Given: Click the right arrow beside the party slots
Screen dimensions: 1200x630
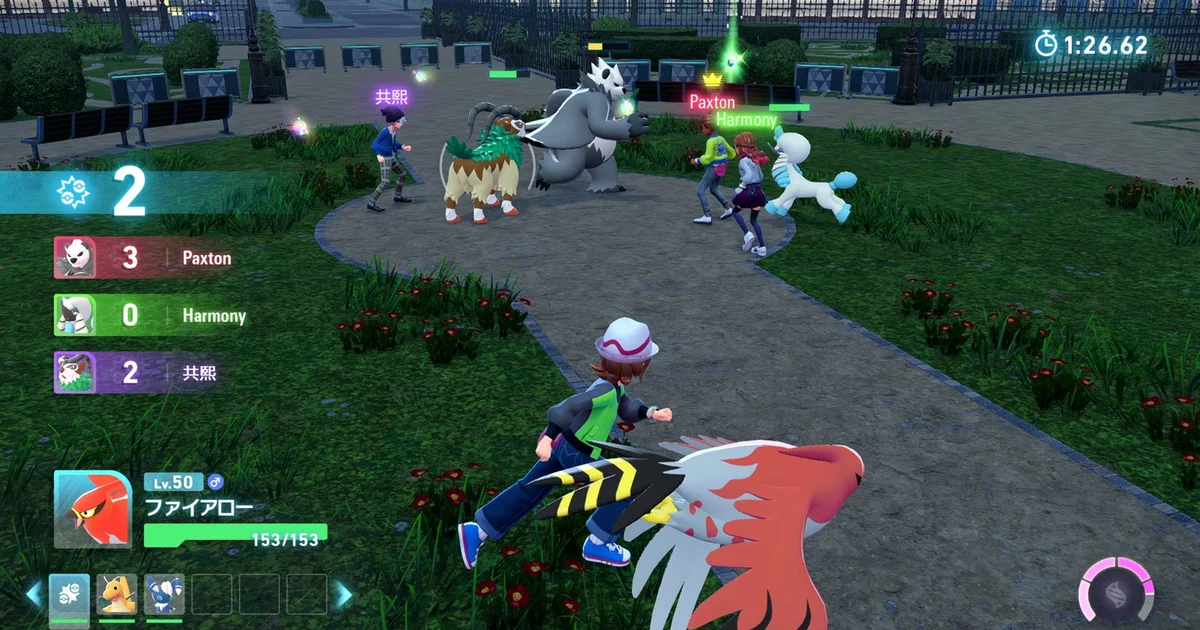Looking at the screenshot, I should [343, 594].
